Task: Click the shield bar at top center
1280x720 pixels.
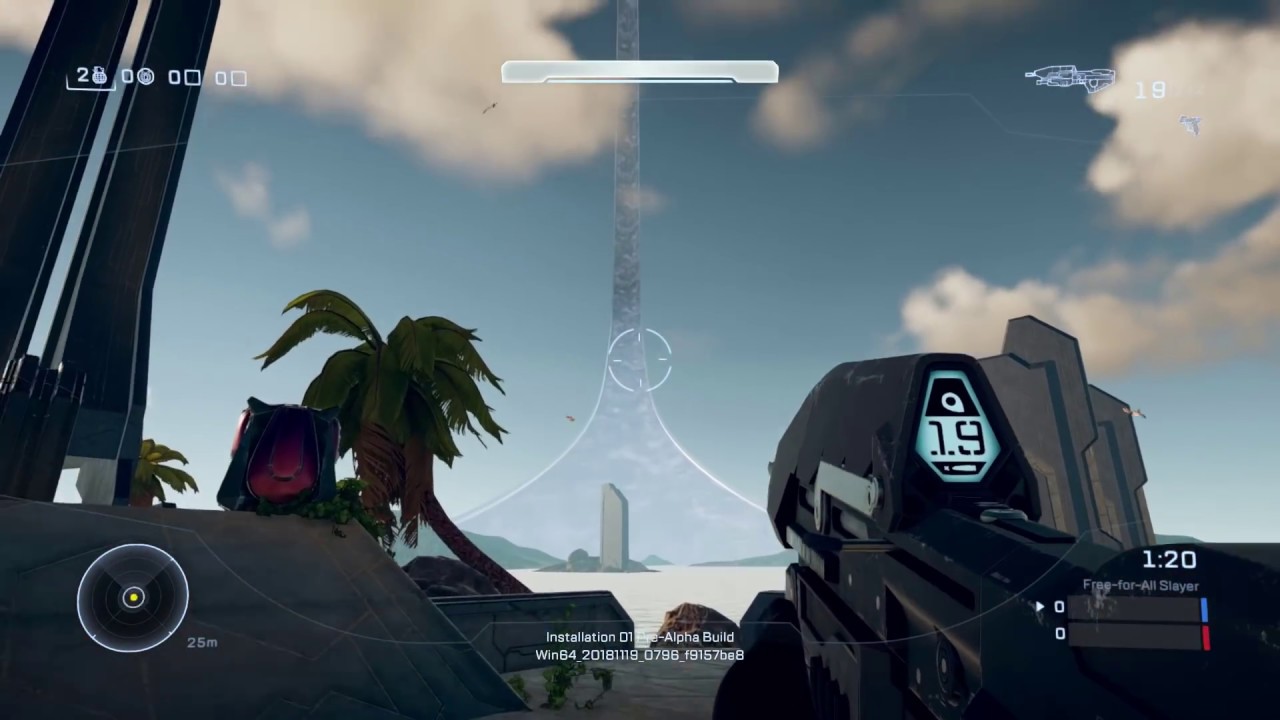Action: (640, 71)
